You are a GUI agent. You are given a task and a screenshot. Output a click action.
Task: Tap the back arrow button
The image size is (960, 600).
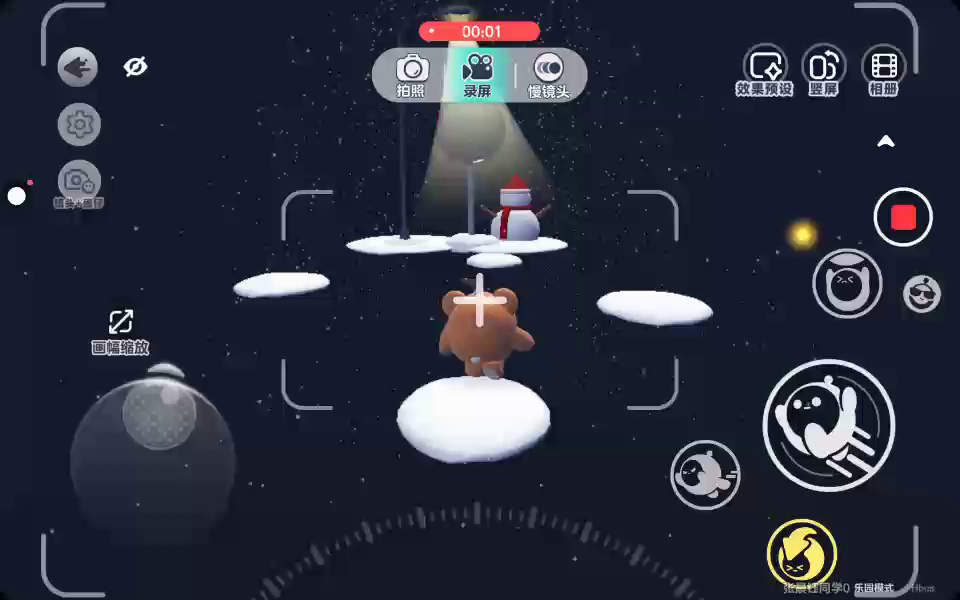78,68
